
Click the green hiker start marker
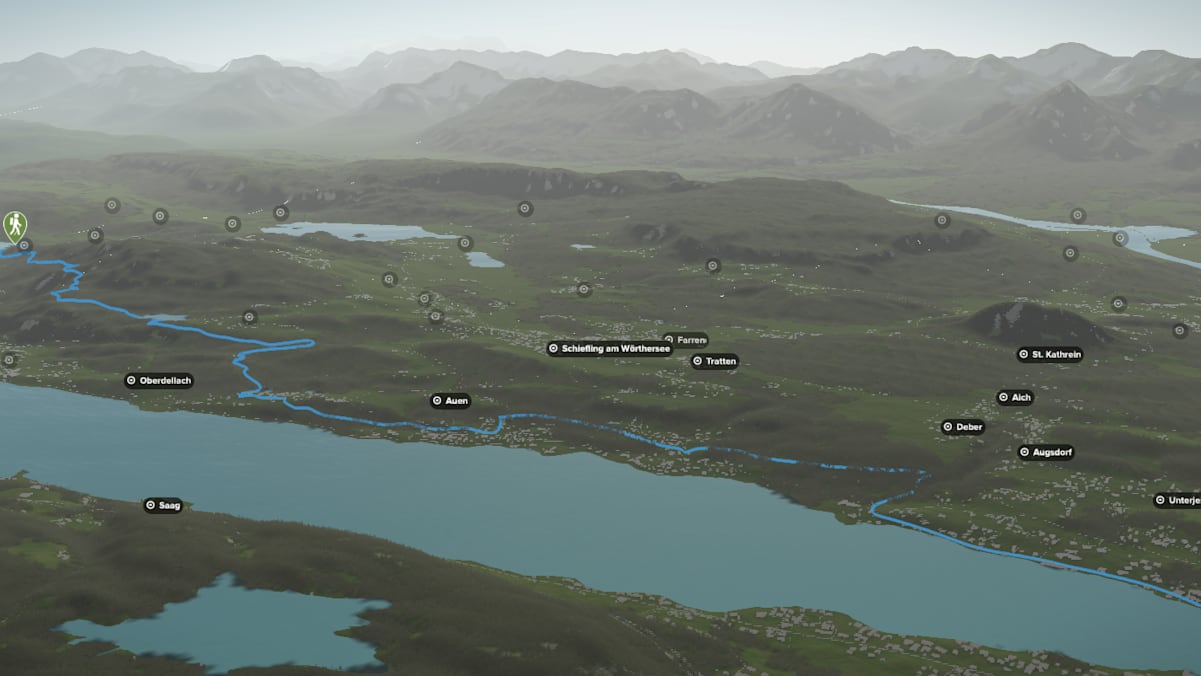point(15,225)
